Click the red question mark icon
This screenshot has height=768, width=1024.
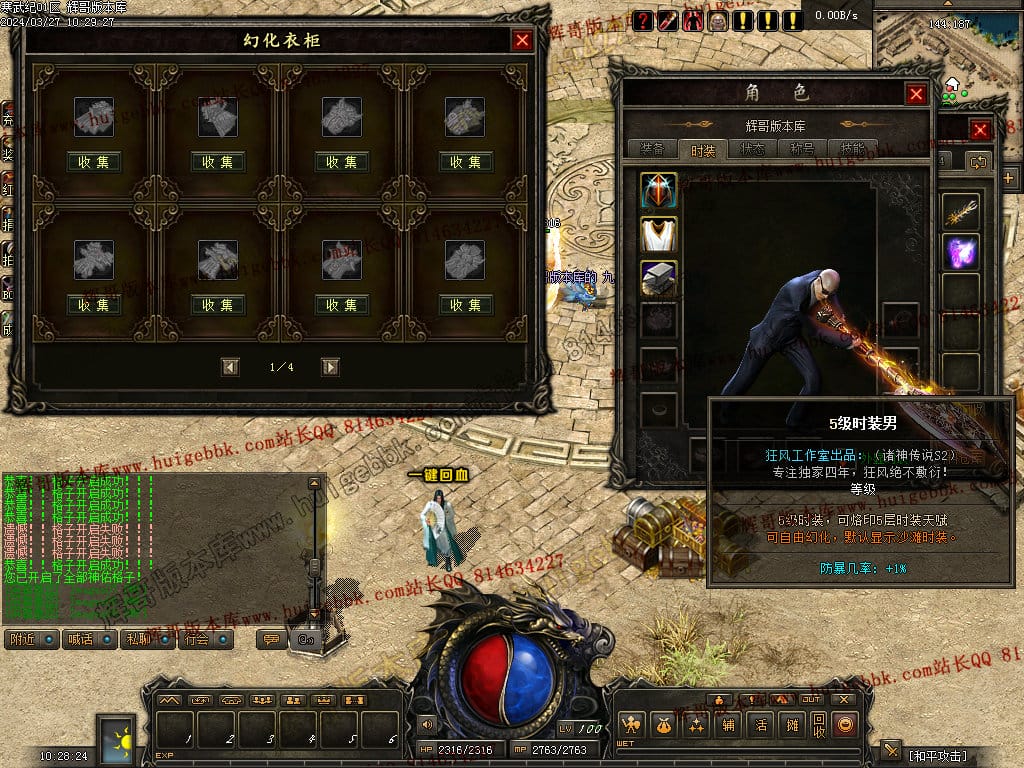tap(642, 20)
